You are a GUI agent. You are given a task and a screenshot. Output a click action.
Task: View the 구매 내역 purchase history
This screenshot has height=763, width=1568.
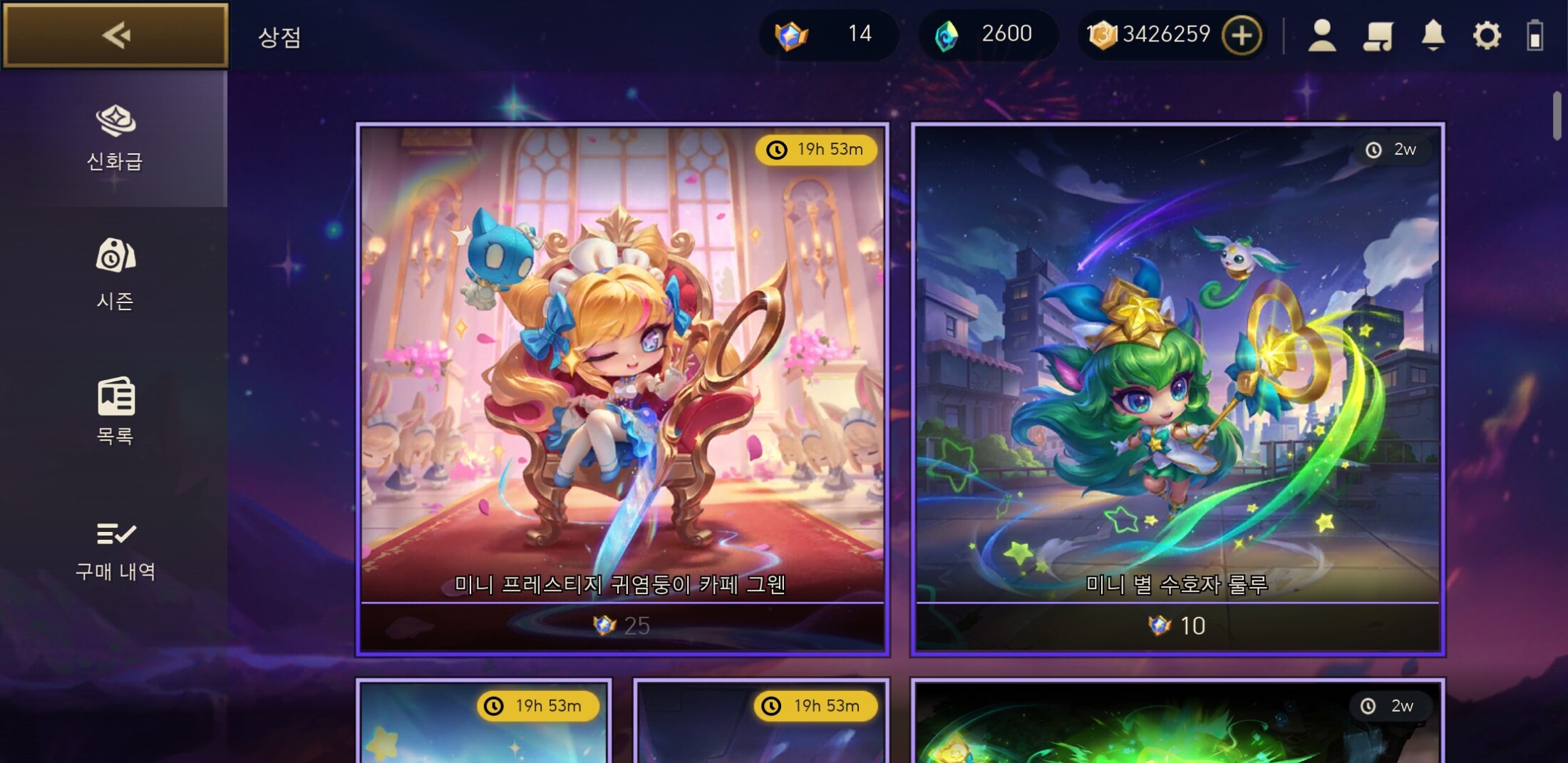pos(114,551)
